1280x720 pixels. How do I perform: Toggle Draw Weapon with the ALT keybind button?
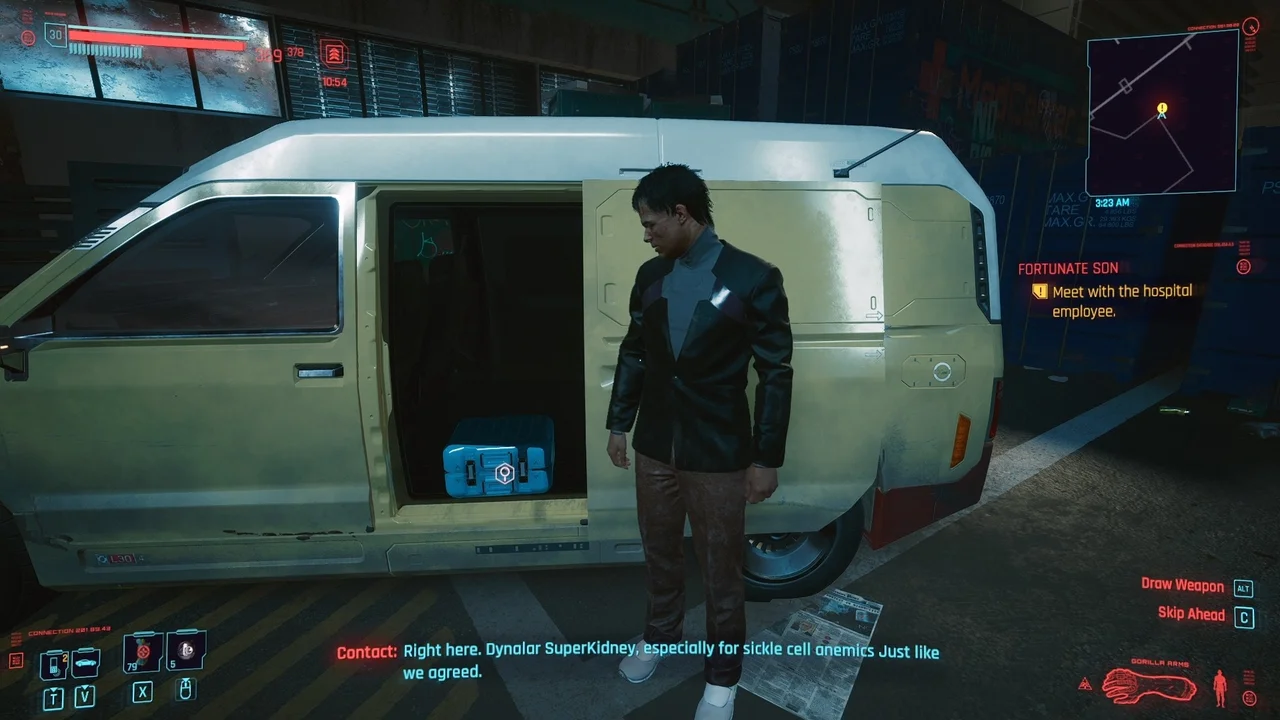pos(1244,587)
